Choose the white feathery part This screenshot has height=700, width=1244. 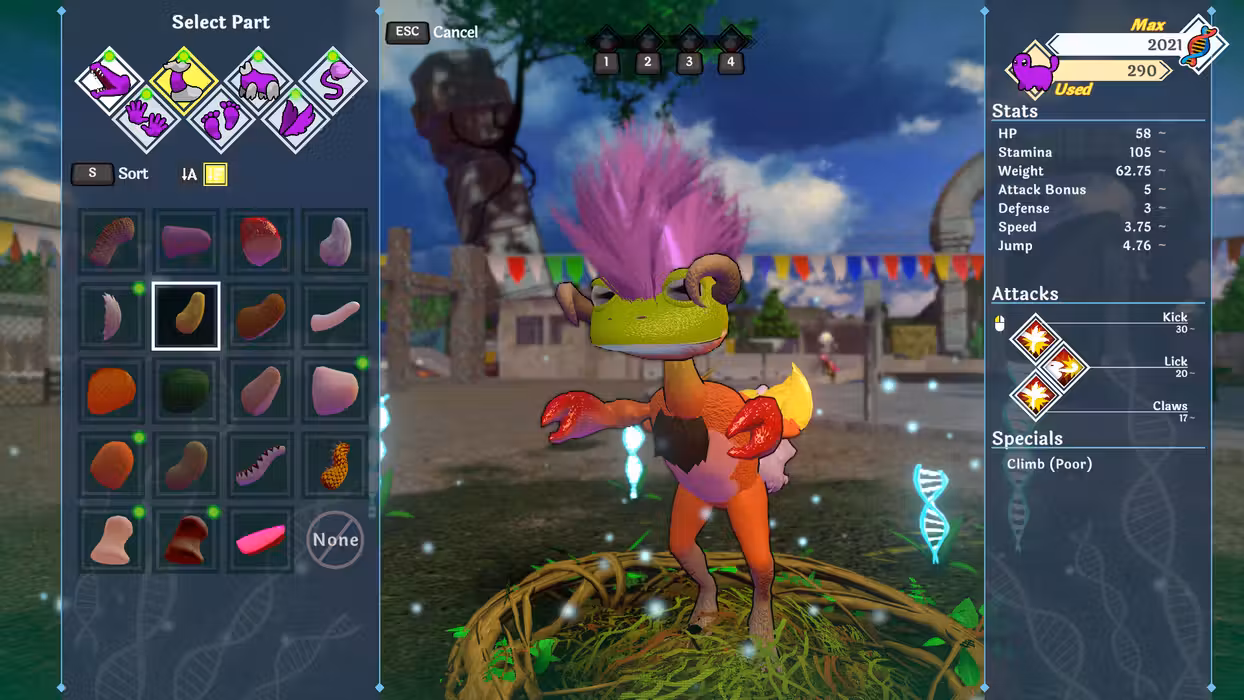(111, 316)
